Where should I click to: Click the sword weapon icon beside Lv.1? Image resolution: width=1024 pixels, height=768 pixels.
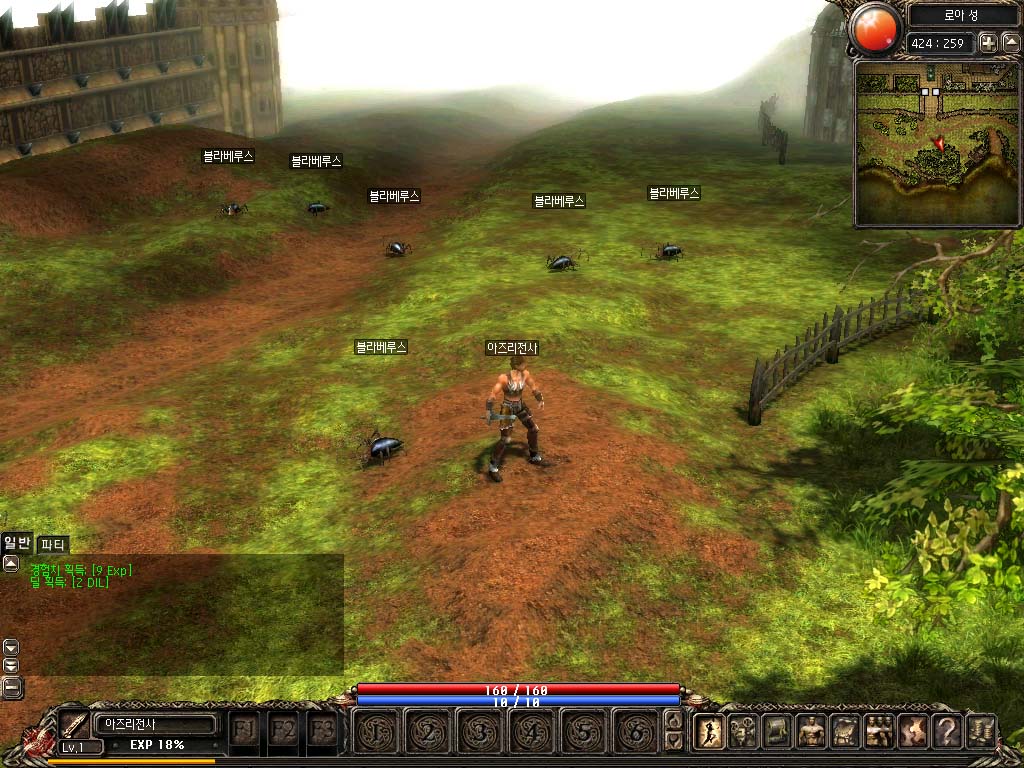[x=73, y=724]
